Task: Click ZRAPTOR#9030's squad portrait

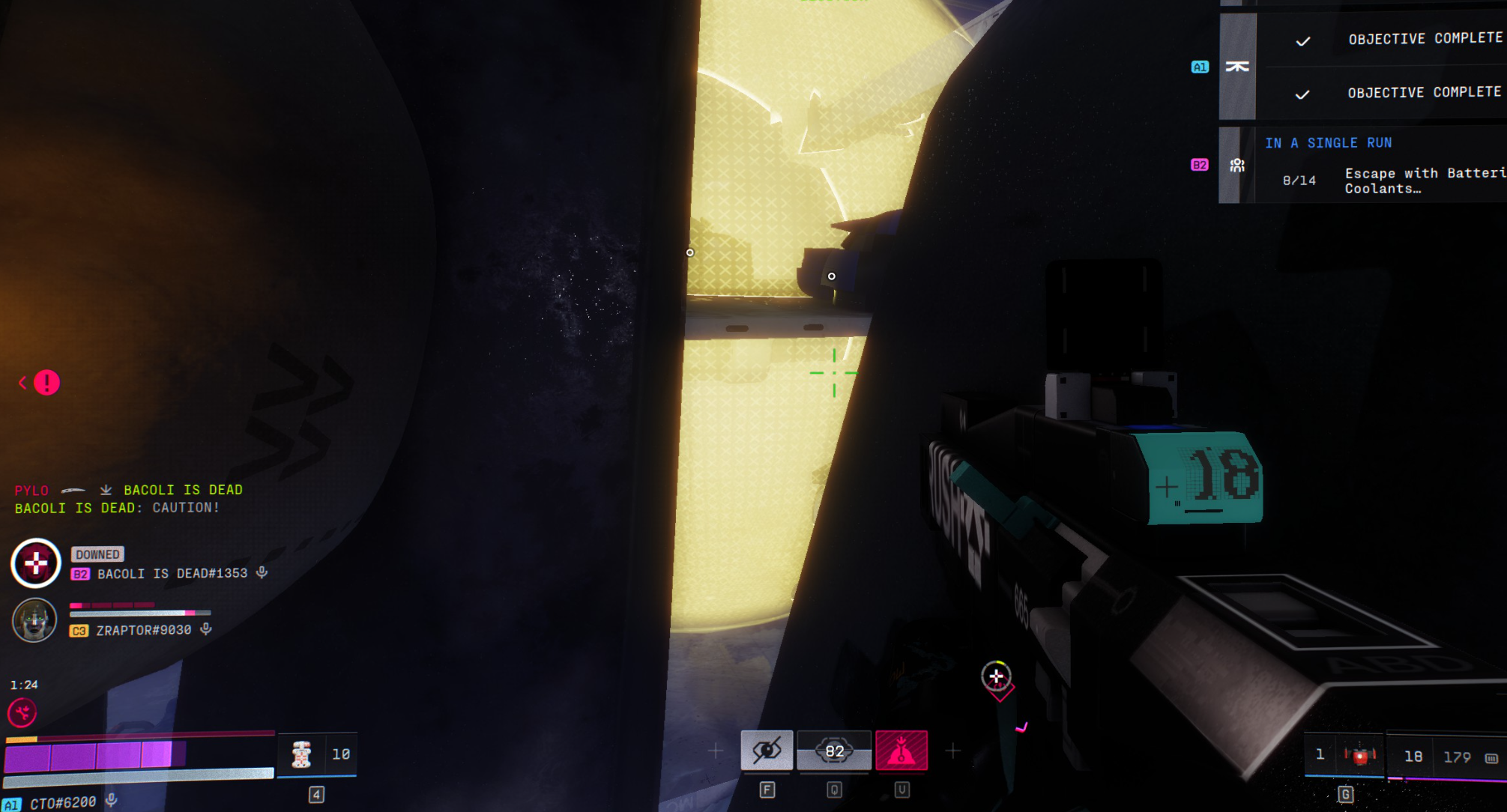Action: click(x=34, y=619)
